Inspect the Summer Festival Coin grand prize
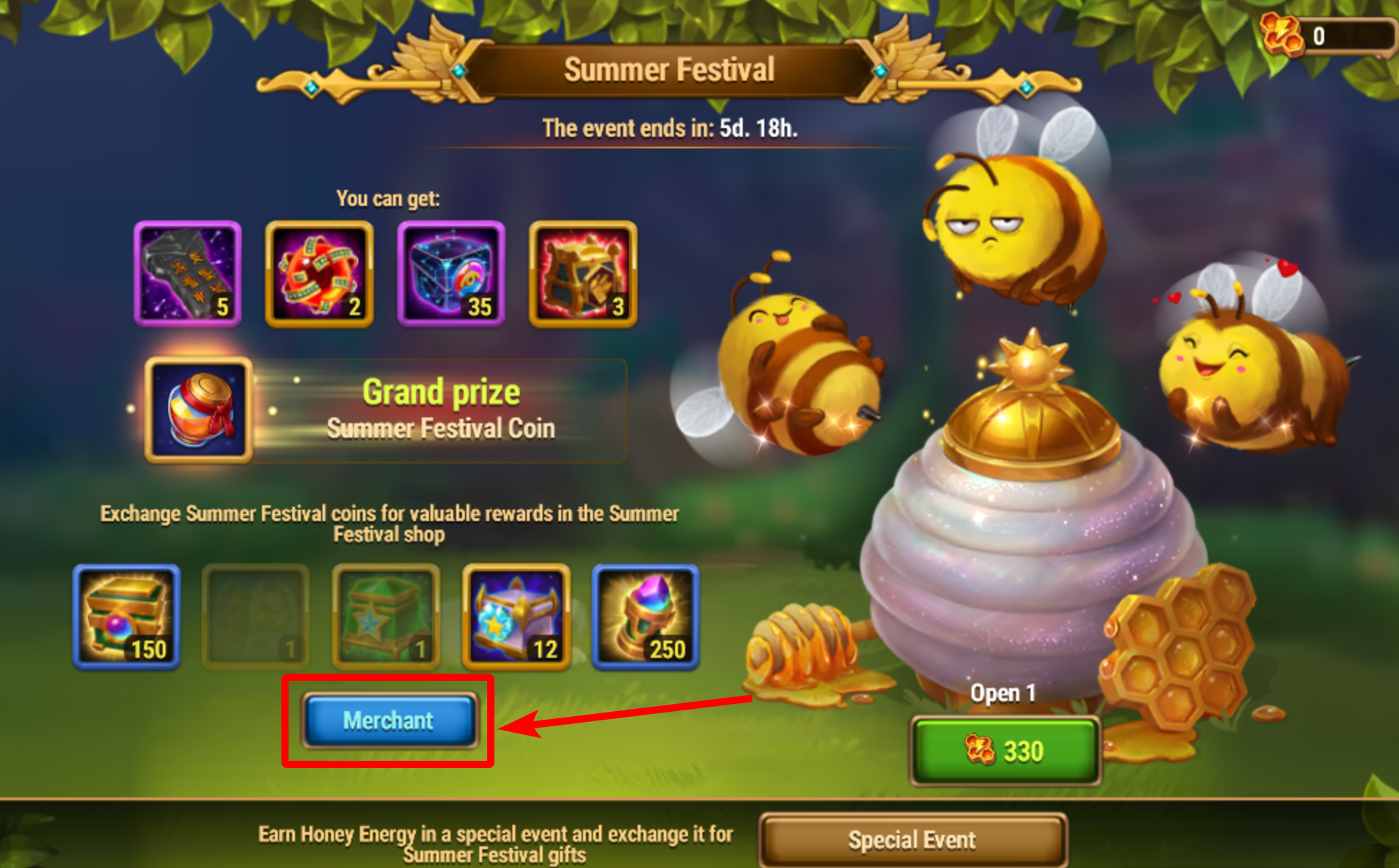 click(199, 410)
